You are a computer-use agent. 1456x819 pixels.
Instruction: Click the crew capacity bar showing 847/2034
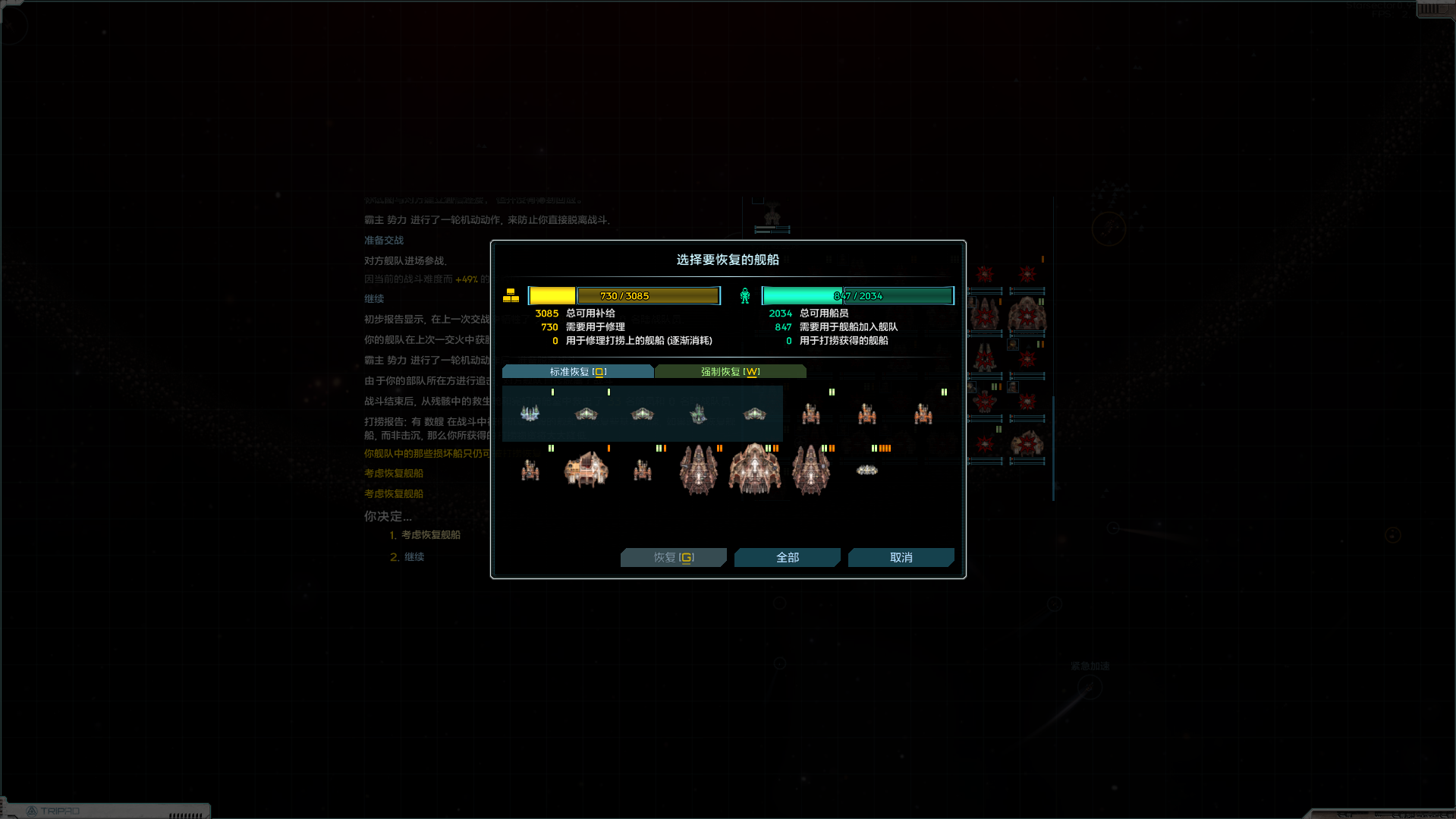point(857,295)
